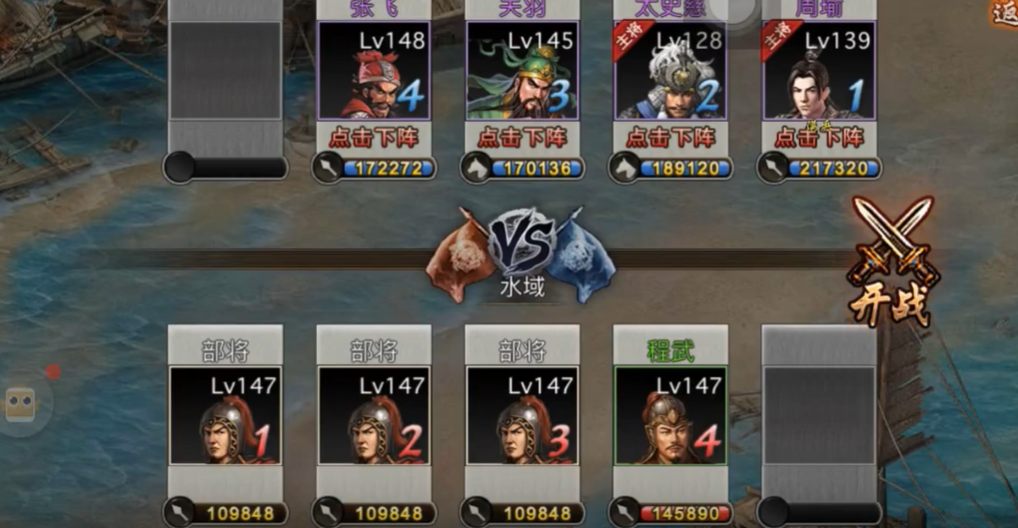Image resolution: width=1018 pixels, height=528 pixels.
Task: Select 张飞's red-bandana portrait
Action: click(x=374, y=72)
